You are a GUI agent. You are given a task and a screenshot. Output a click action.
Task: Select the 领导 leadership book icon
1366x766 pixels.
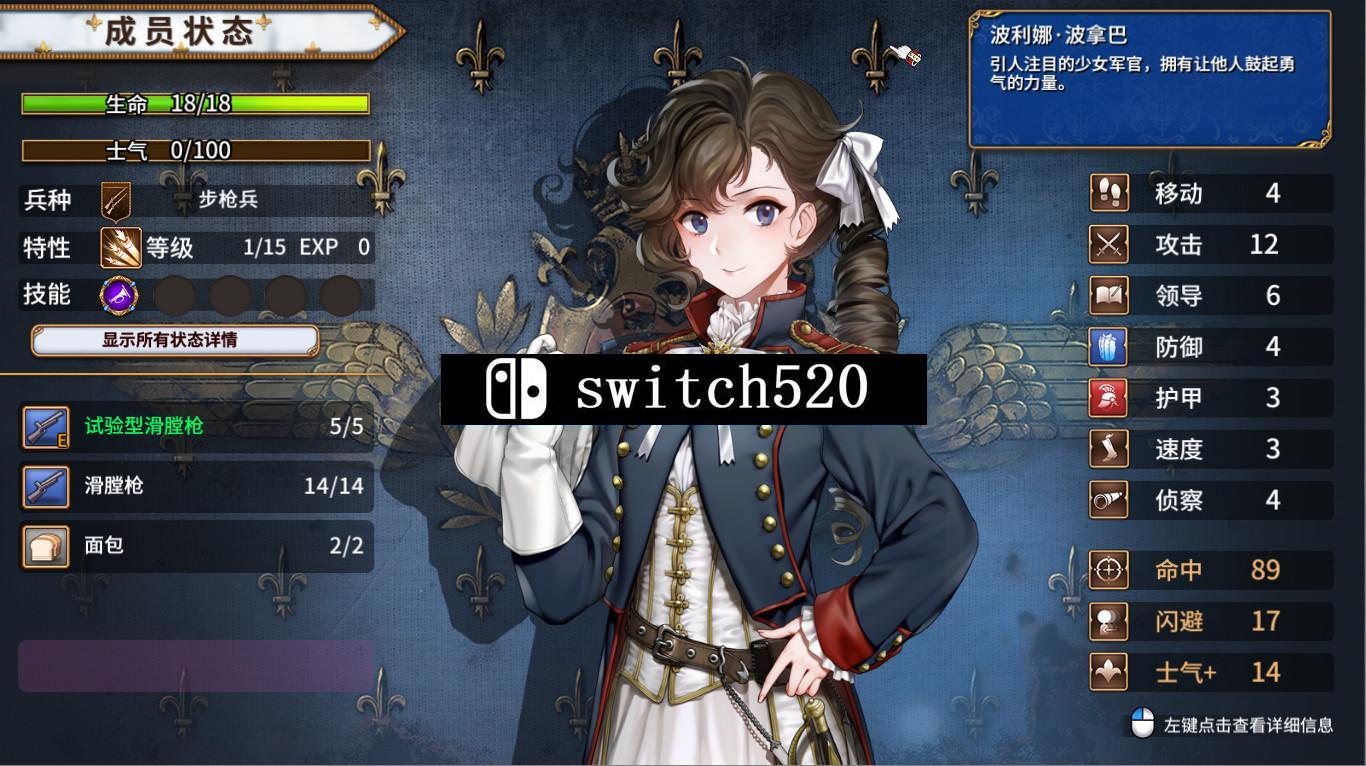[x=1108, y=295]
